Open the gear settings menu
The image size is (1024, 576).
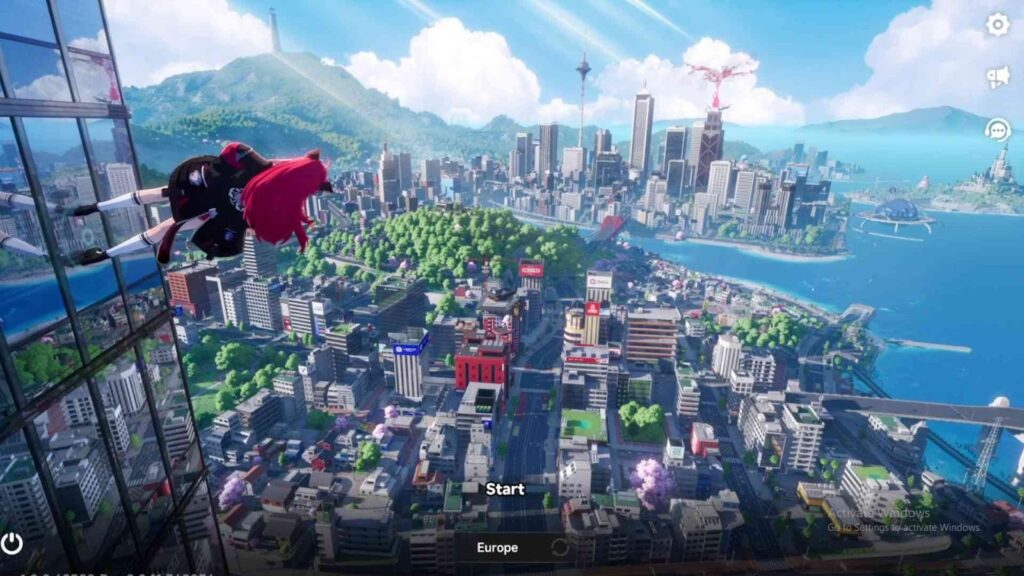click(x=997, y=25)
